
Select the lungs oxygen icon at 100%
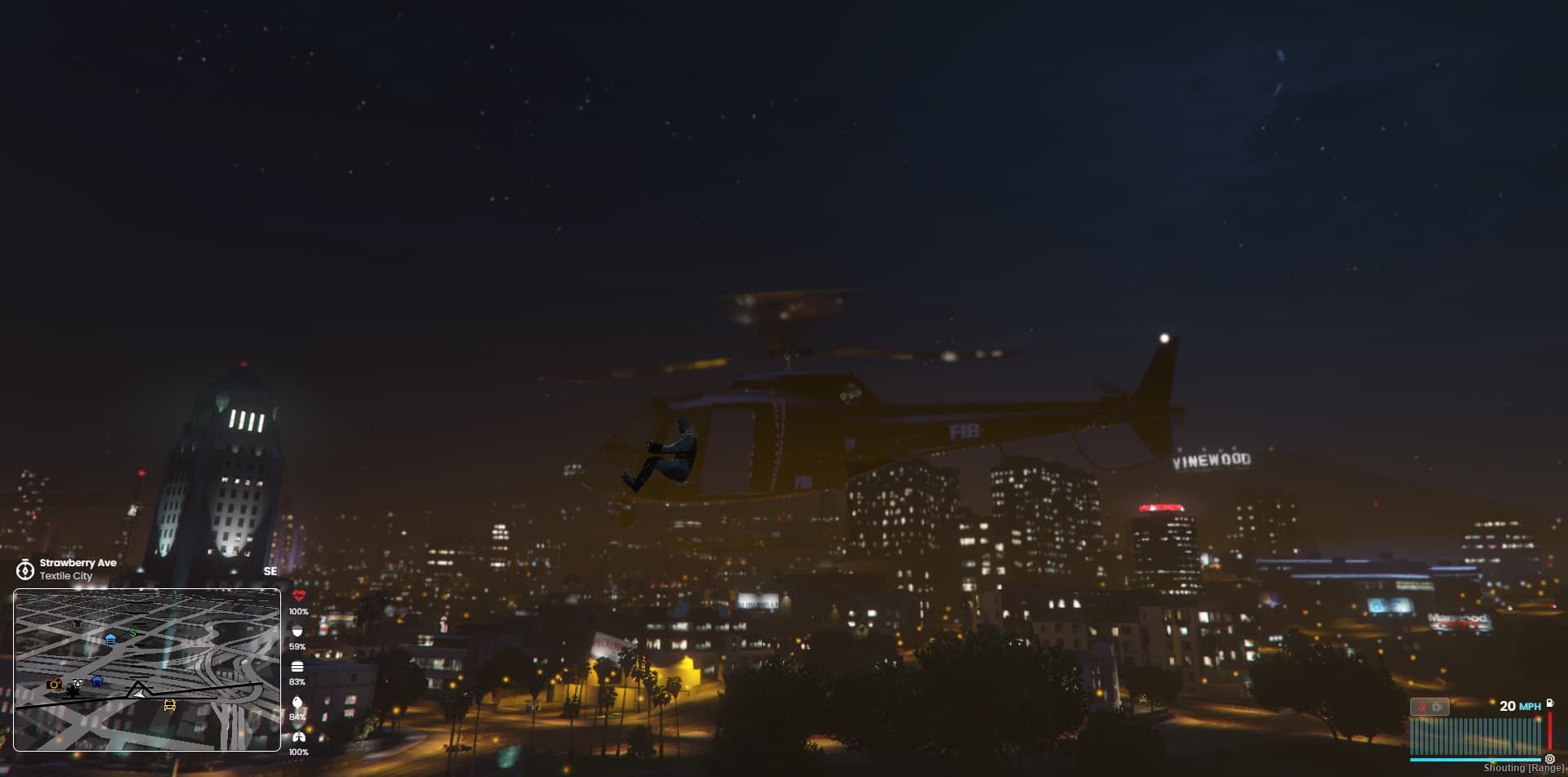coord(298,736)
